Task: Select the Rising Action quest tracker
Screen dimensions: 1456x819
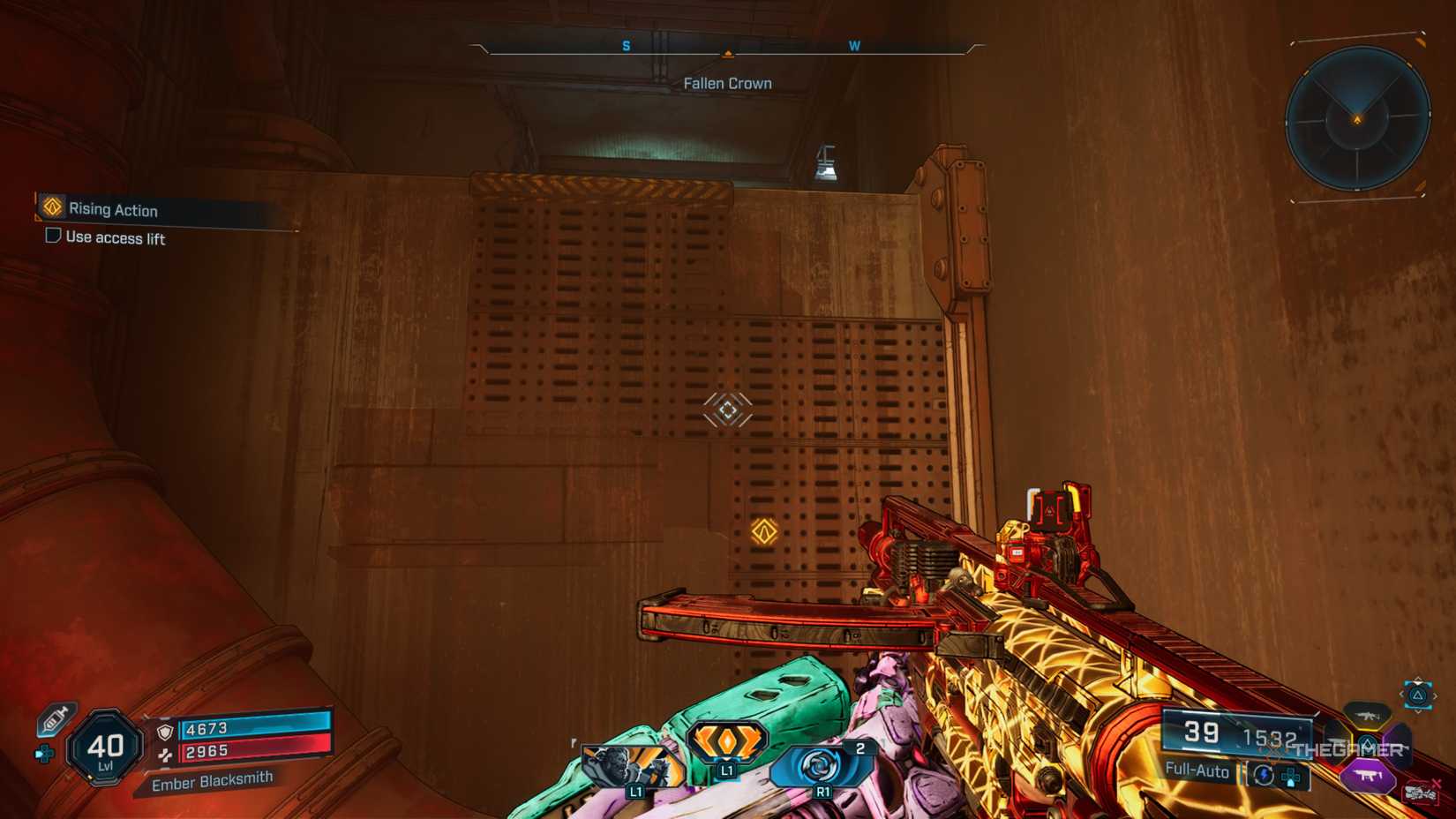Action: tap(113, 209)
